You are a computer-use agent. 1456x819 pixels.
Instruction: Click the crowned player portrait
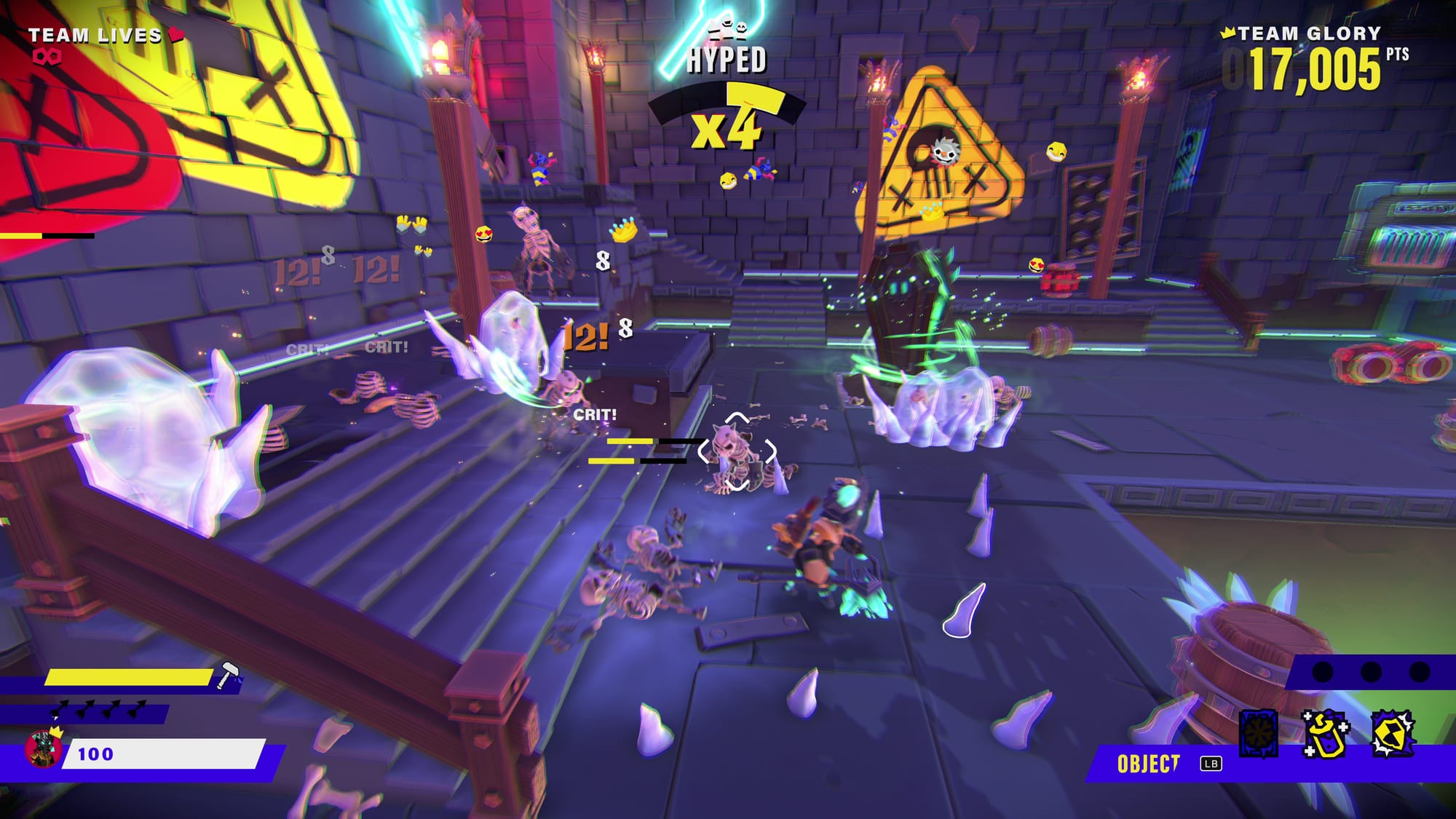[x=43, y=748]
